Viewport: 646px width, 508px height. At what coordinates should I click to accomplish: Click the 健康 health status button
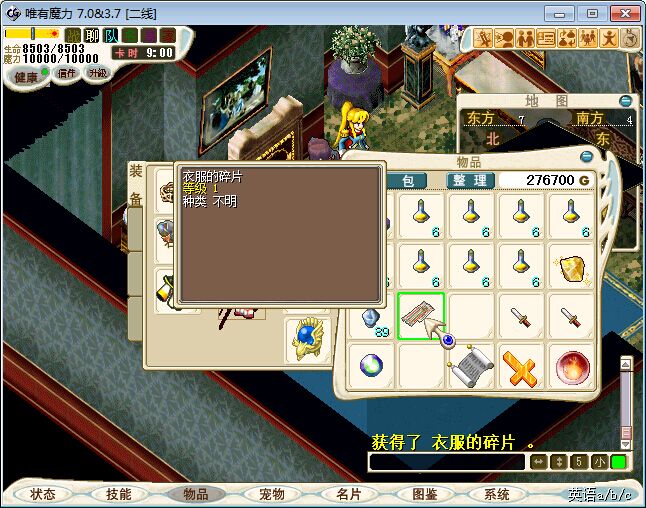27,76
